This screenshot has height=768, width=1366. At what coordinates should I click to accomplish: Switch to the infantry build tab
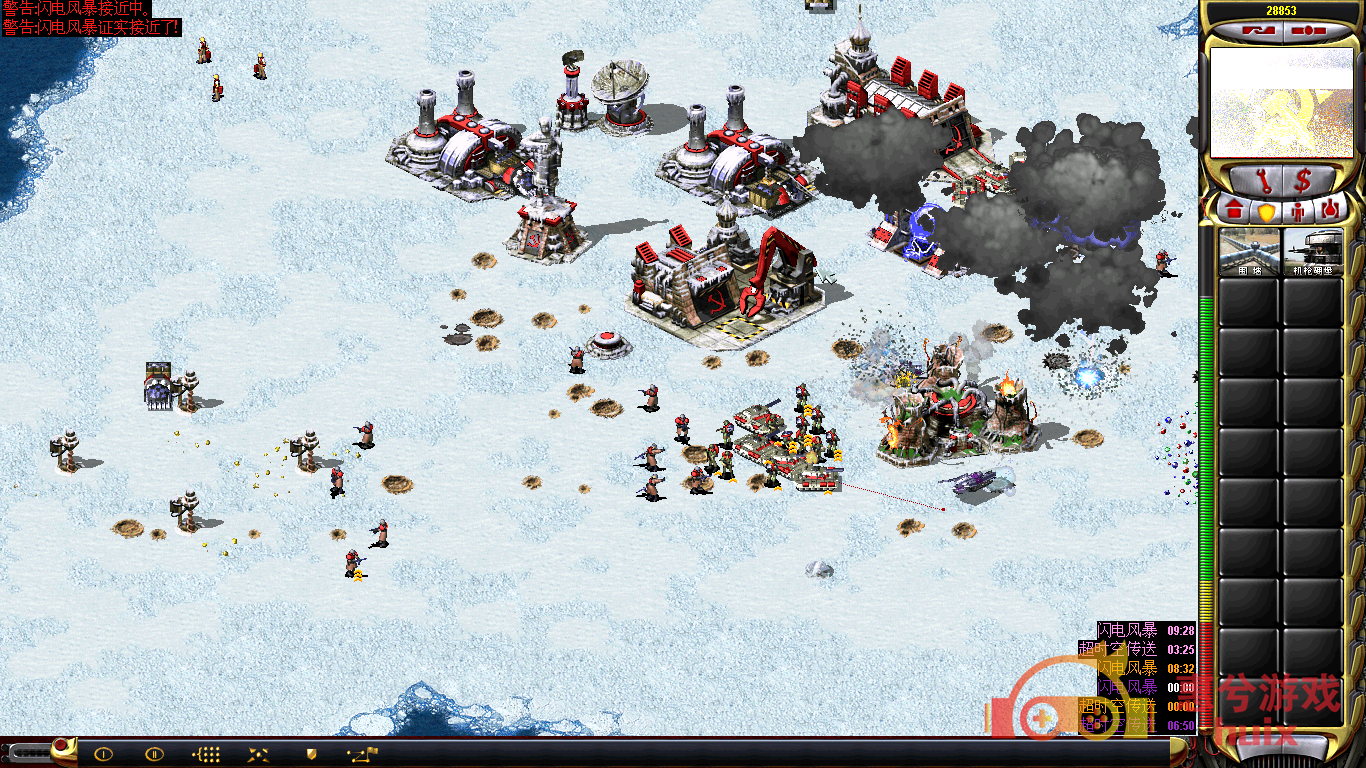[x=1297, y=211]
